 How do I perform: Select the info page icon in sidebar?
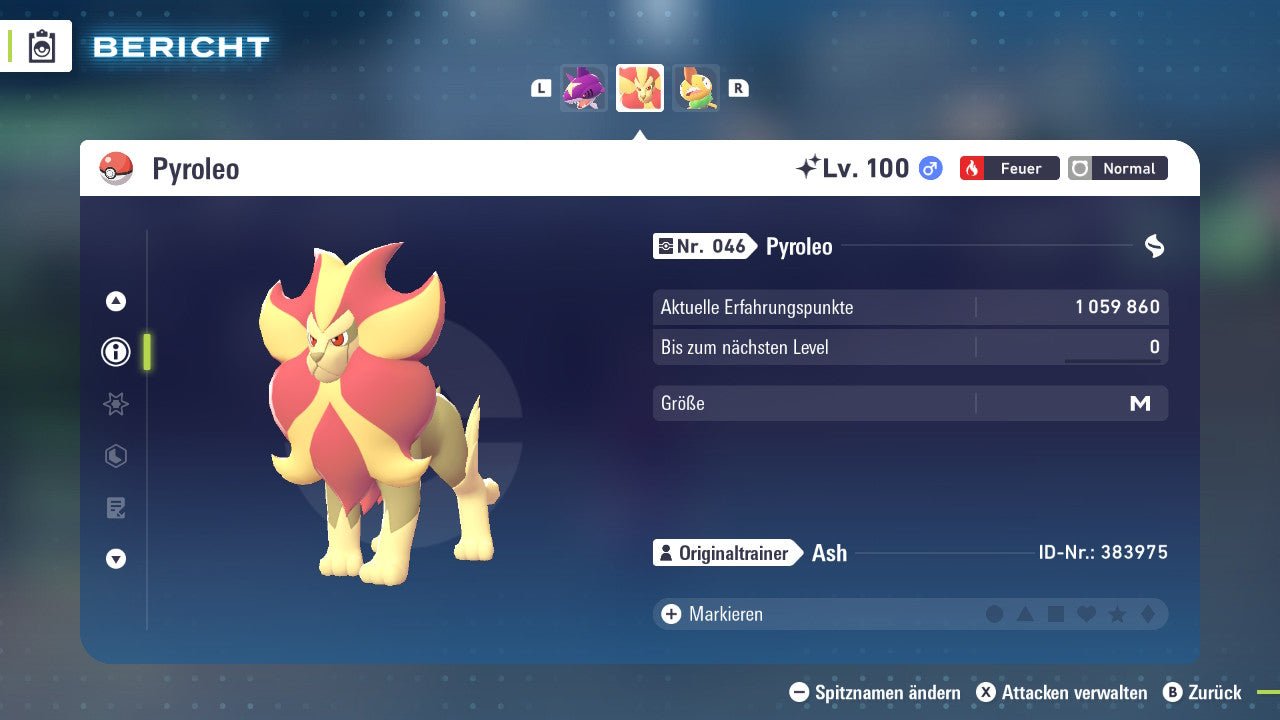coord(115,352)
